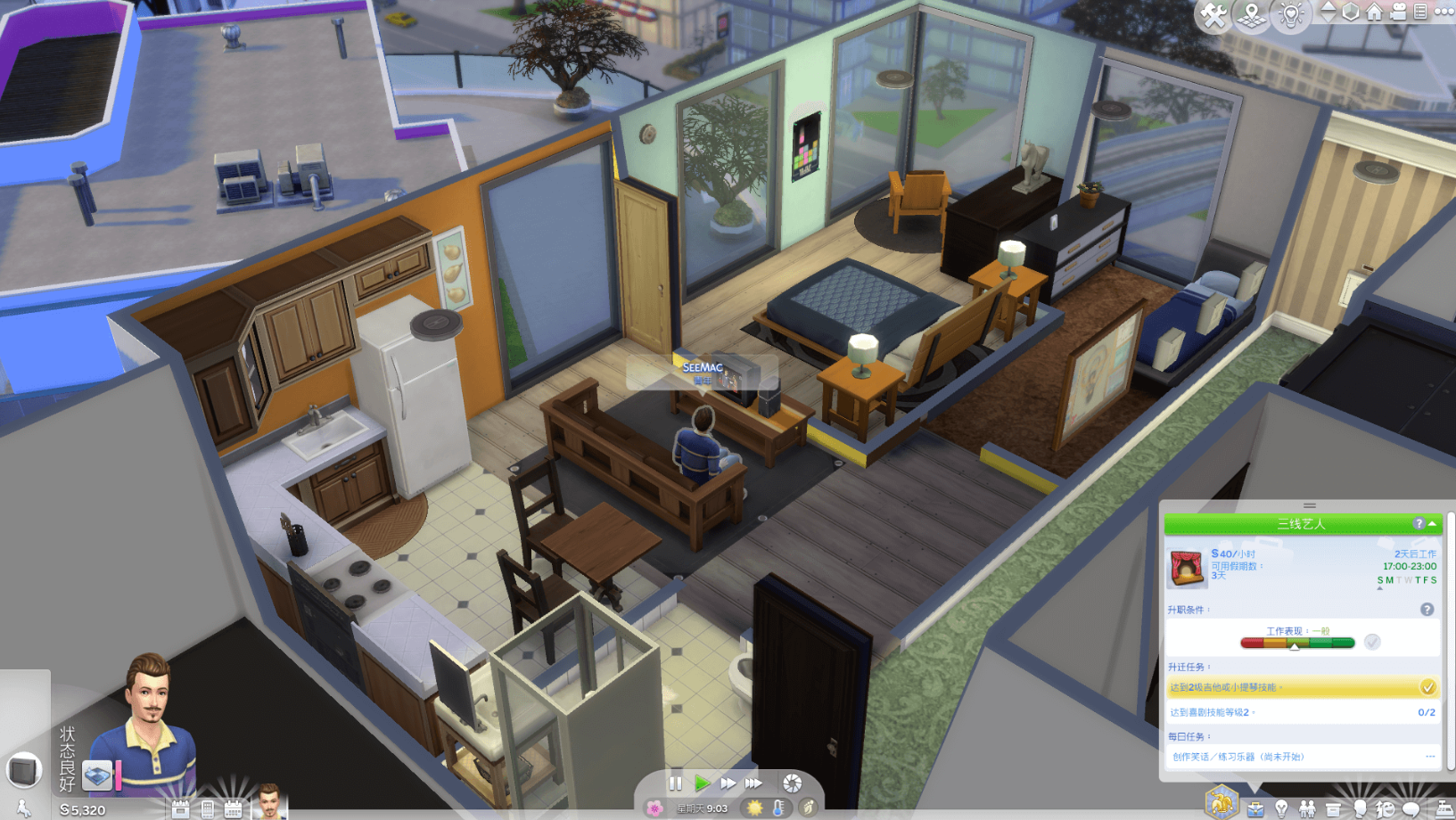Click the sunny weather forecast icon

click(755, 808)
